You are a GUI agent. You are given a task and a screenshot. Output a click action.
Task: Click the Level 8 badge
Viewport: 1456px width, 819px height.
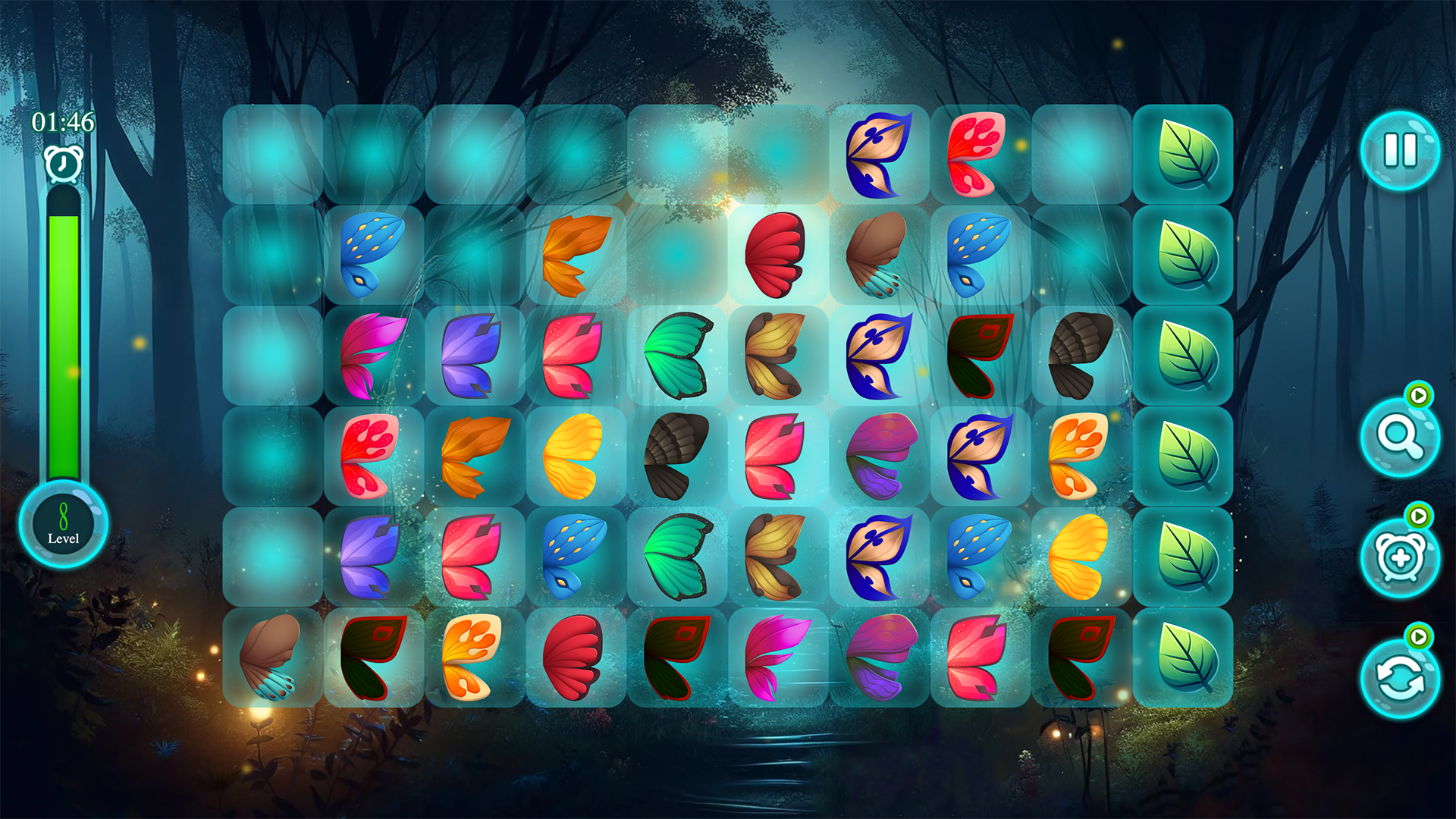coord(63,525)
